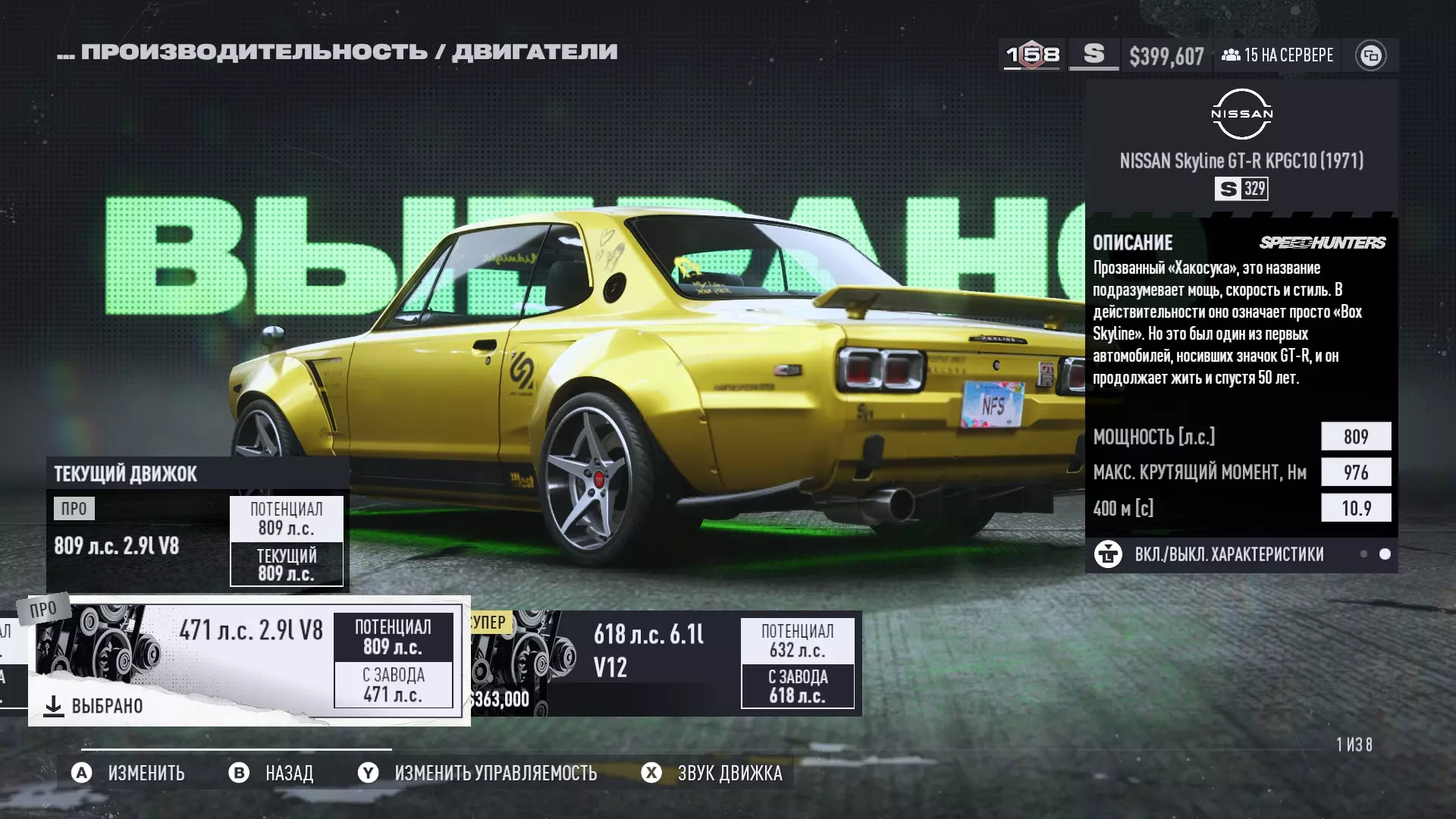This screenshot has height=819, width=1456.
Task: Preview Звук движка engine sound
Action: pyautogui.click(x=713, y=773)
